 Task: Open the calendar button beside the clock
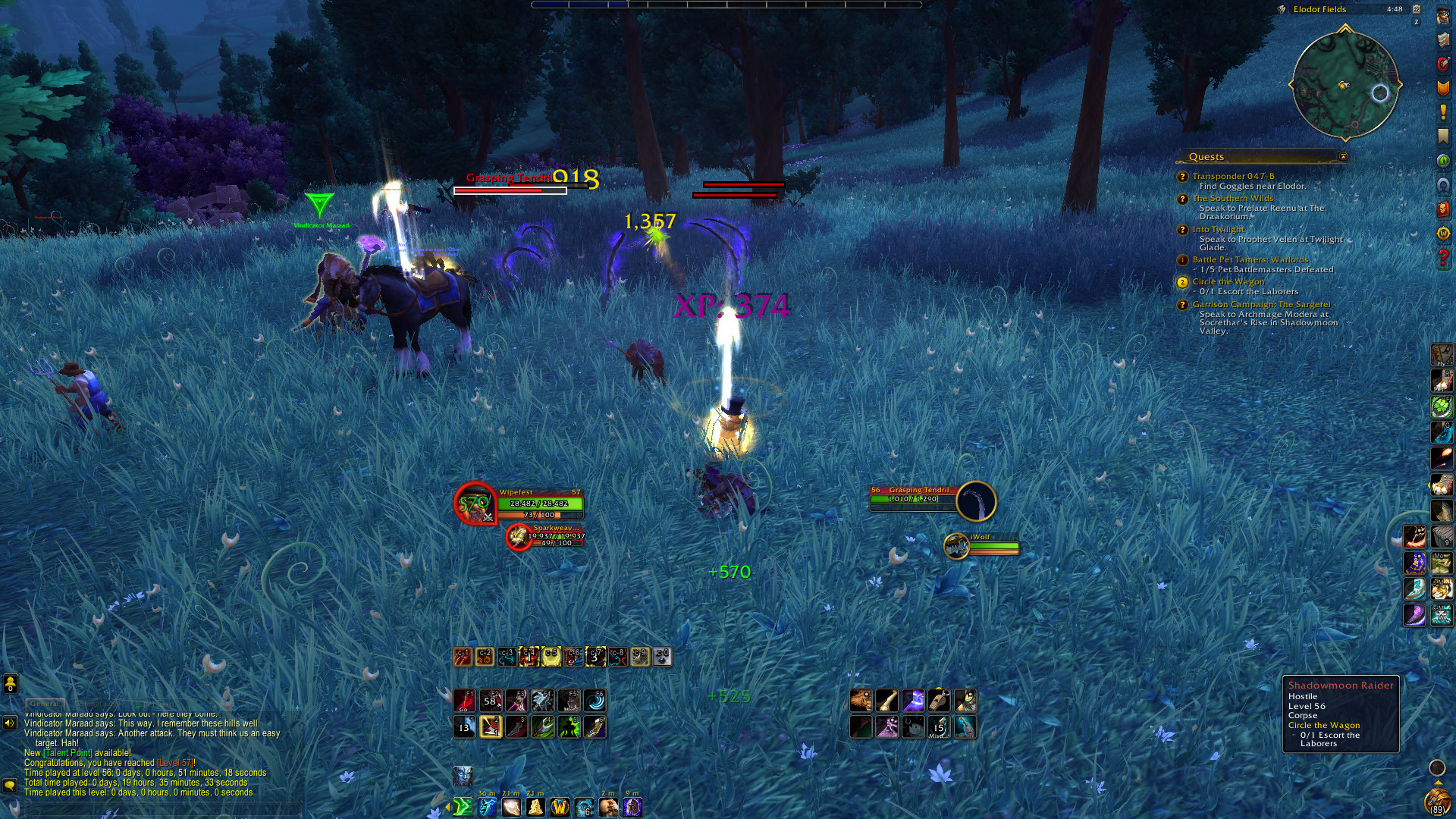coord(1416,9)
